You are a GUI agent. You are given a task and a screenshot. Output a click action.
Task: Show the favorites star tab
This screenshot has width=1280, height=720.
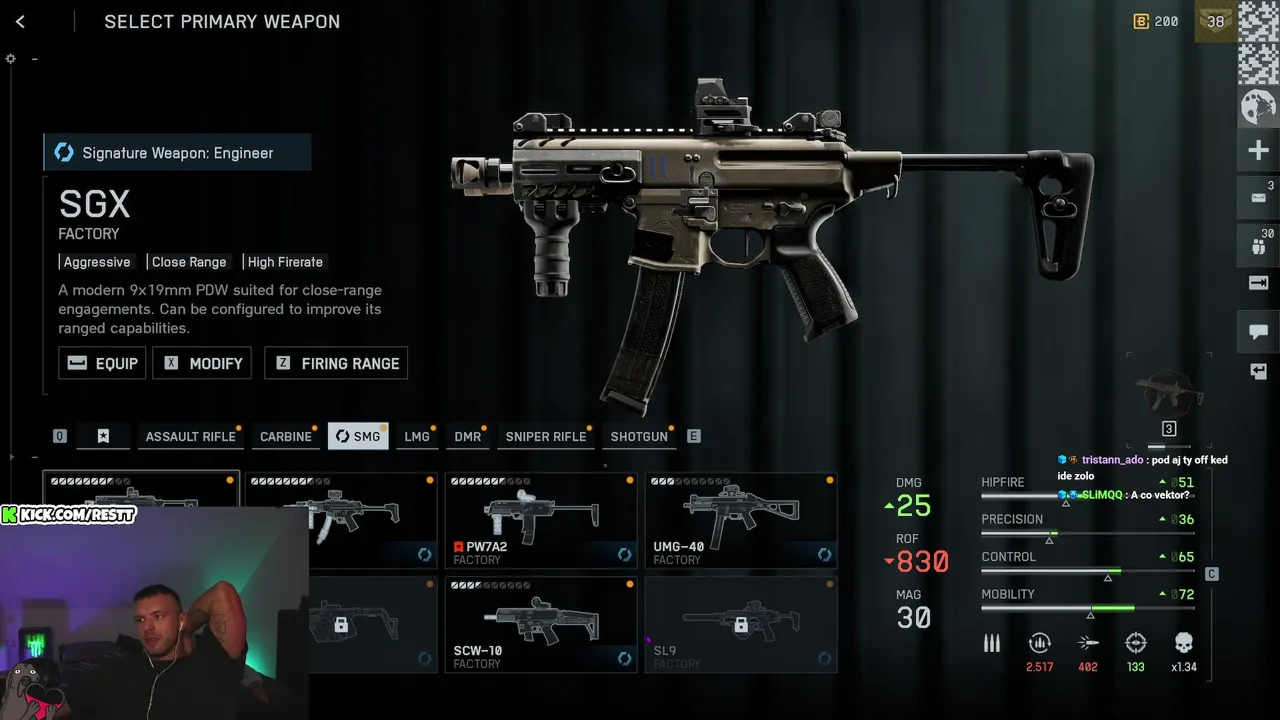(x=103, y=436)
